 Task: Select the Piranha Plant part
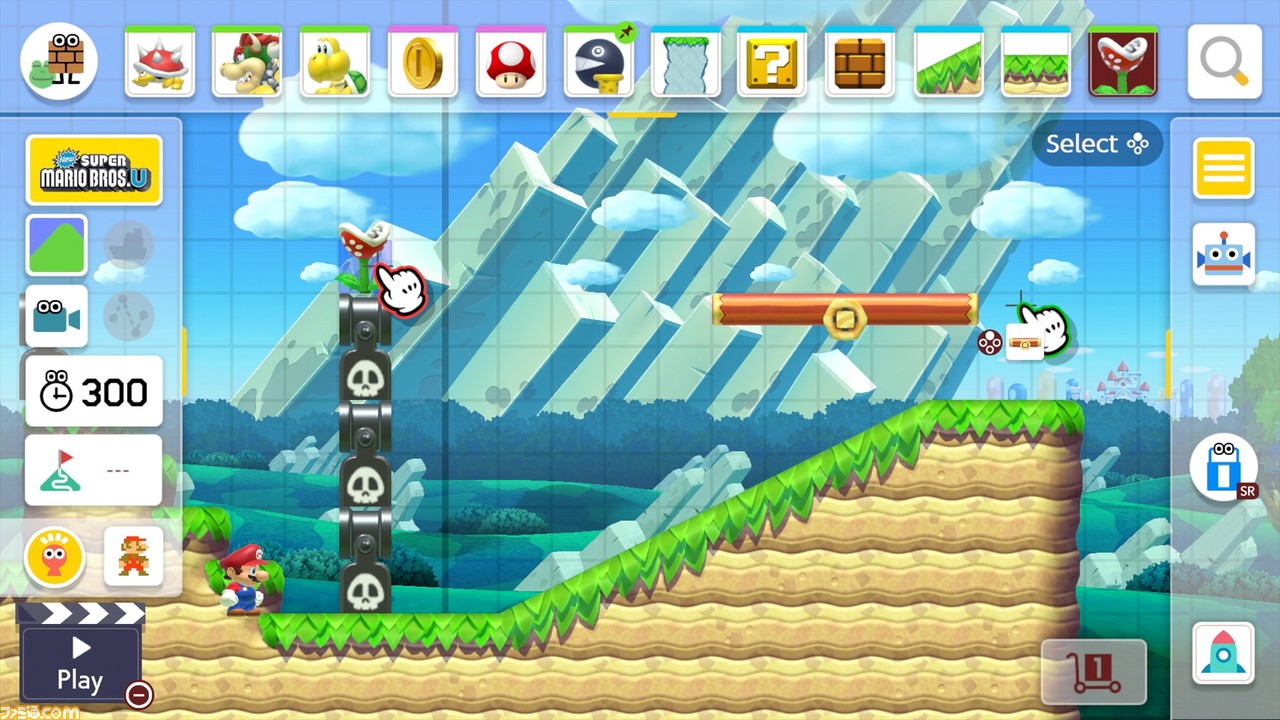pyautogui.click(x=1123, y=60)
